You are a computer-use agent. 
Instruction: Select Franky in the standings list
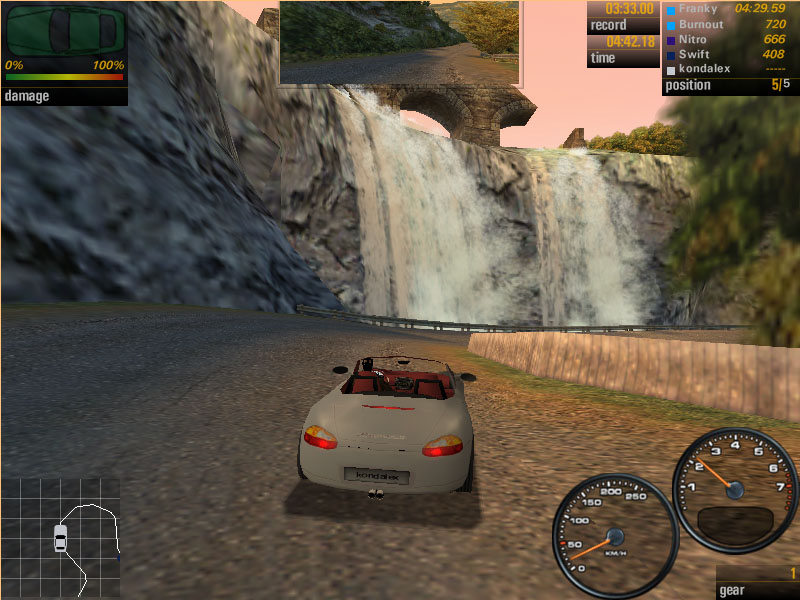698,9
